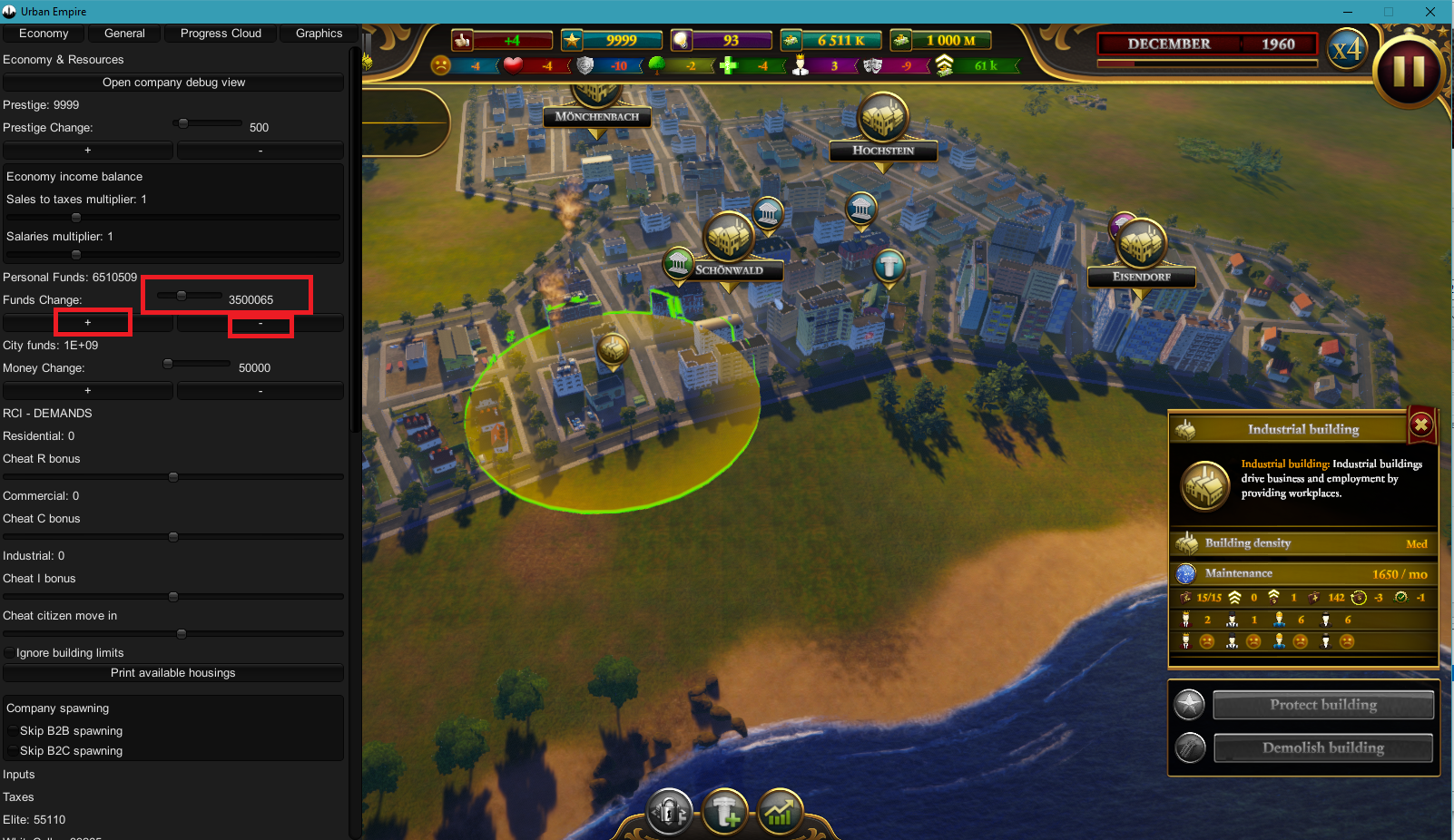Open the statistics chart button
The width and height of the screenshot is (1454, 840).
[x=781, y=812]
